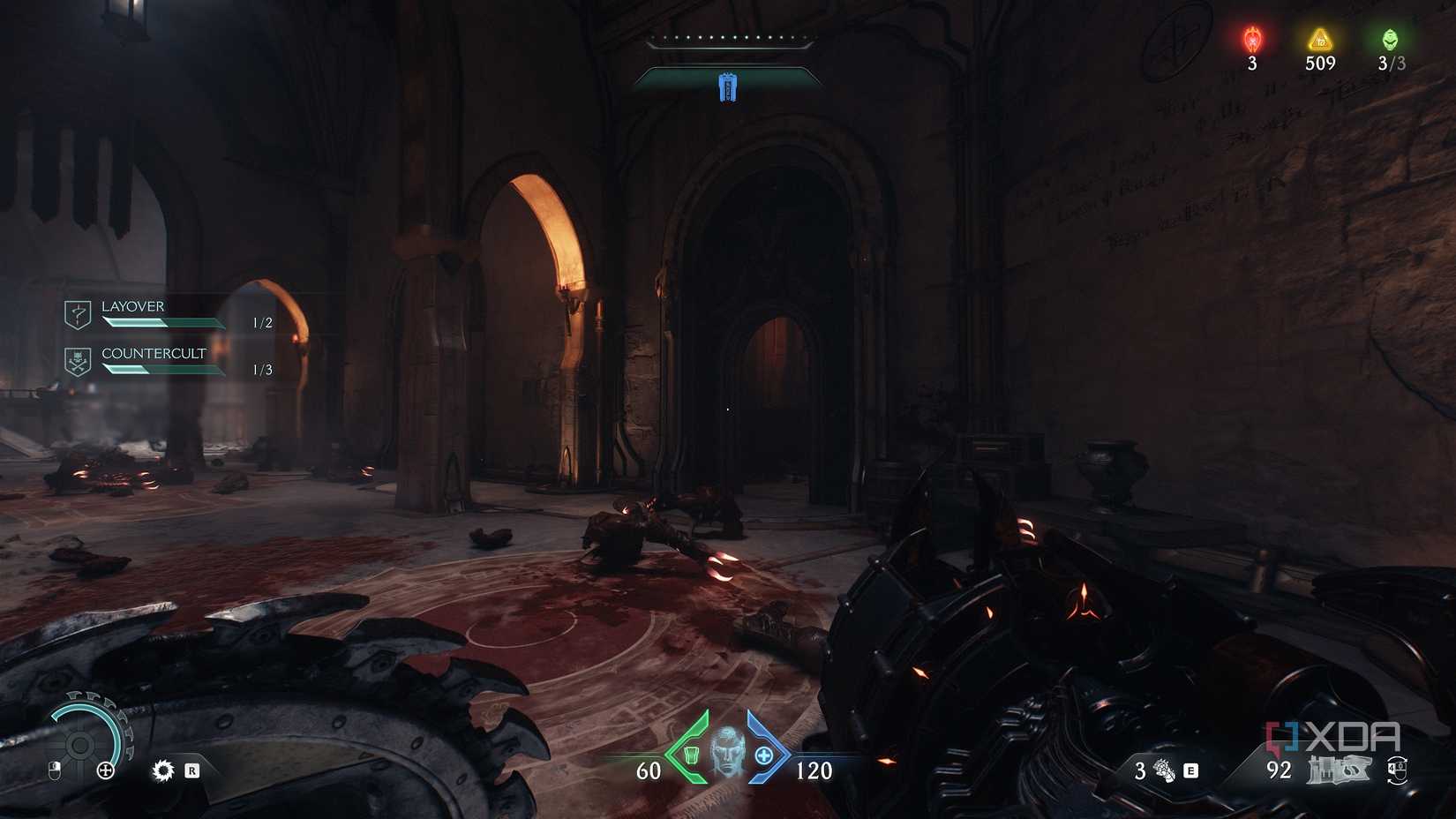
Task: Toggle the crosshair marker on the weapon wheel
Action: [105, 770]
